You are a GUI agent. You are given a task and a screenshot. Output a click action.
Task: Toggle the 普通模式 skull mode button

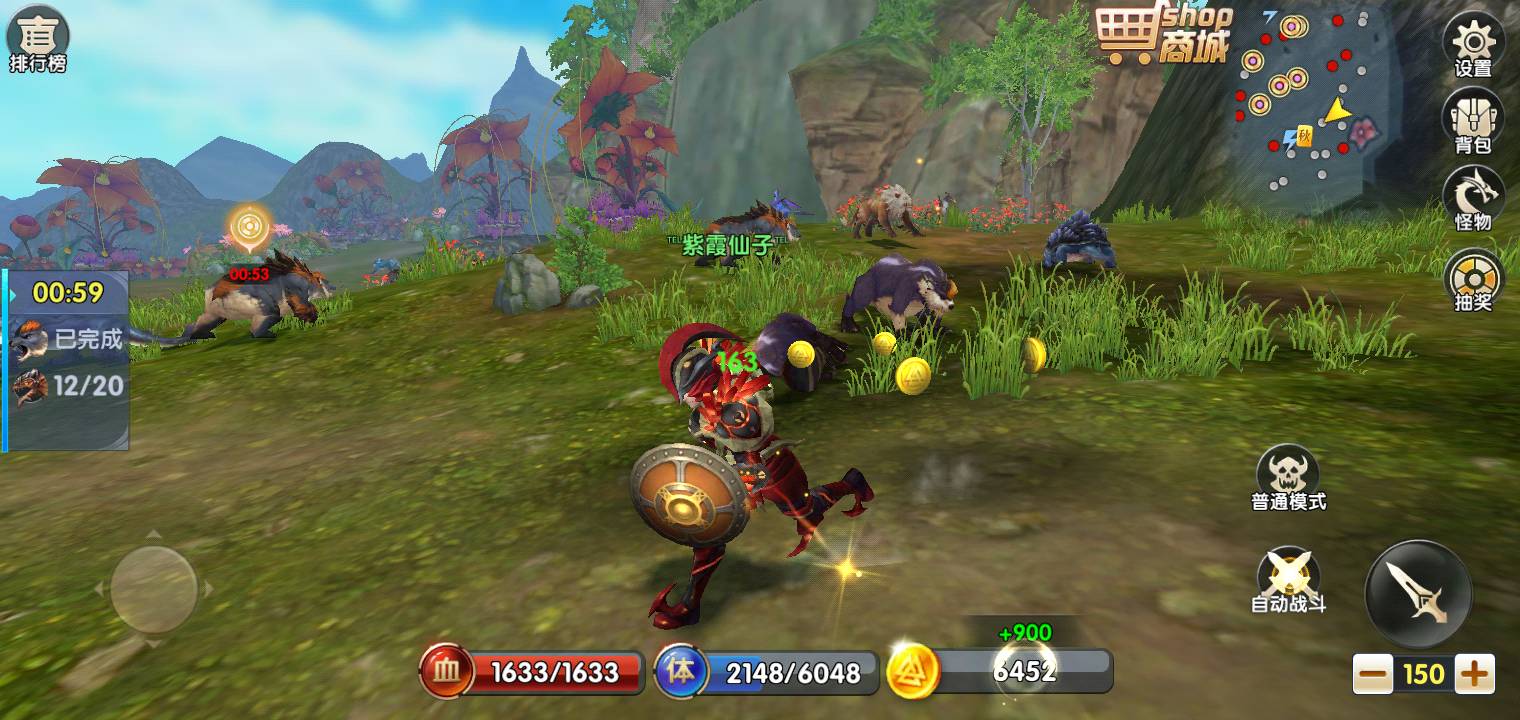pos(1288,478)
